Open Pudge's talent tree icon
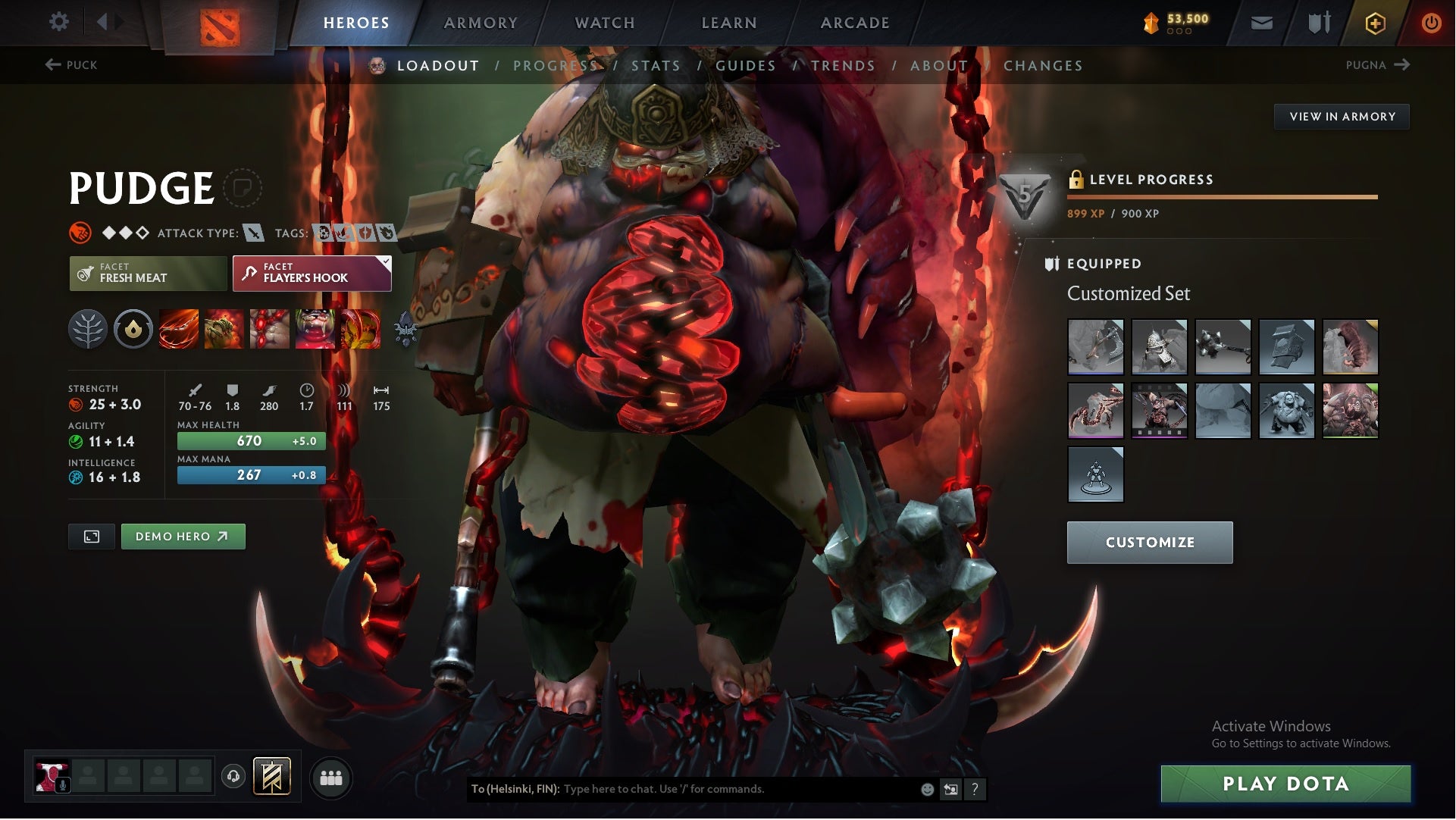Screen dimensions: 1456x820 click(x=89, y=330)
